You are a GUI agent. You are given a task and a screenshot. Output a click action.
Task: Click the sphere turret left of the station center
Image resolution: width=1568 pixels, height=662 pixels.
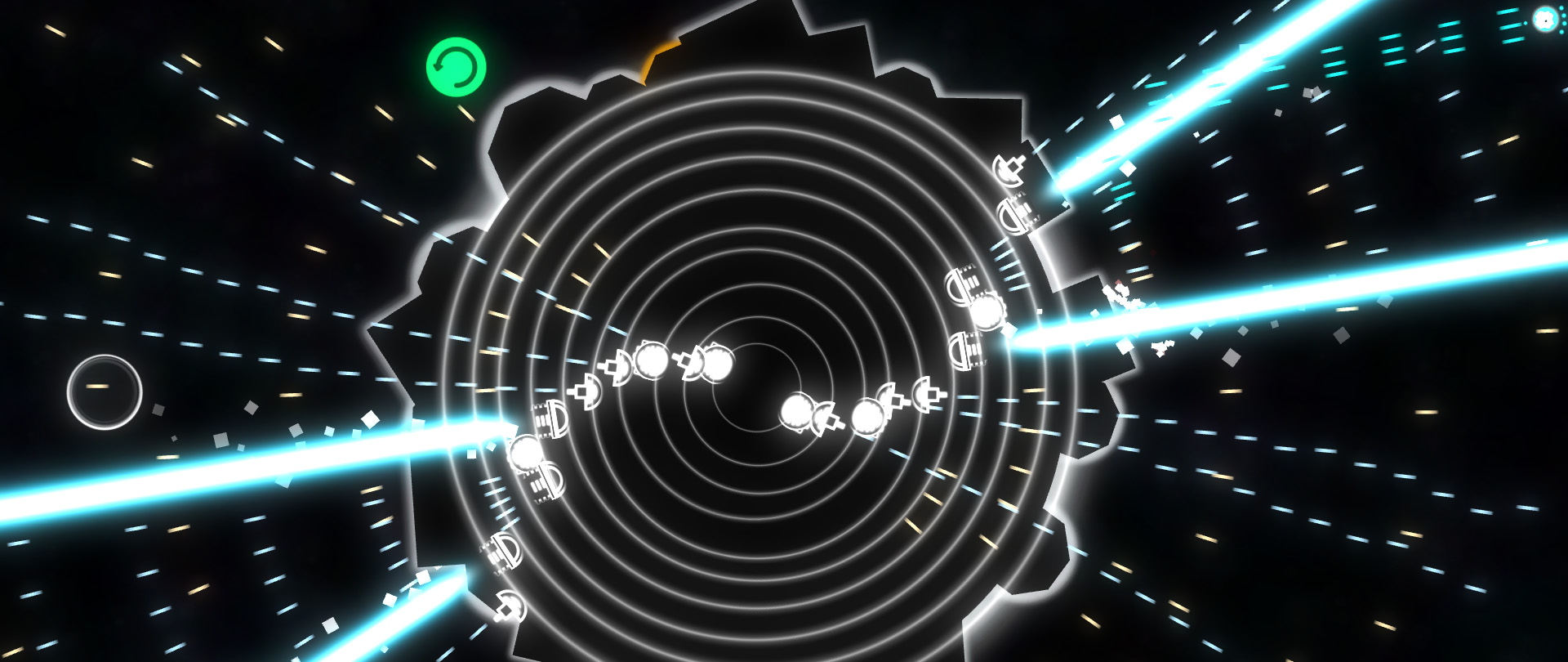(x=652, y=361)
